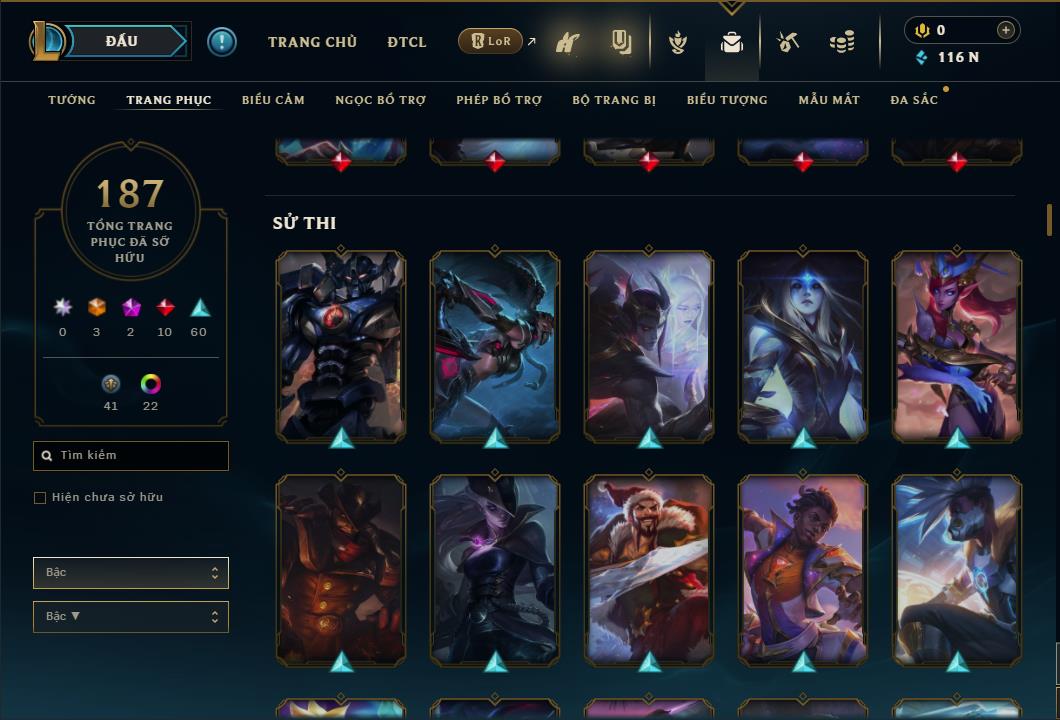
Task: Open the Bậc grouping dropdown
Action: pyautogui.click(x=131, y=573)
